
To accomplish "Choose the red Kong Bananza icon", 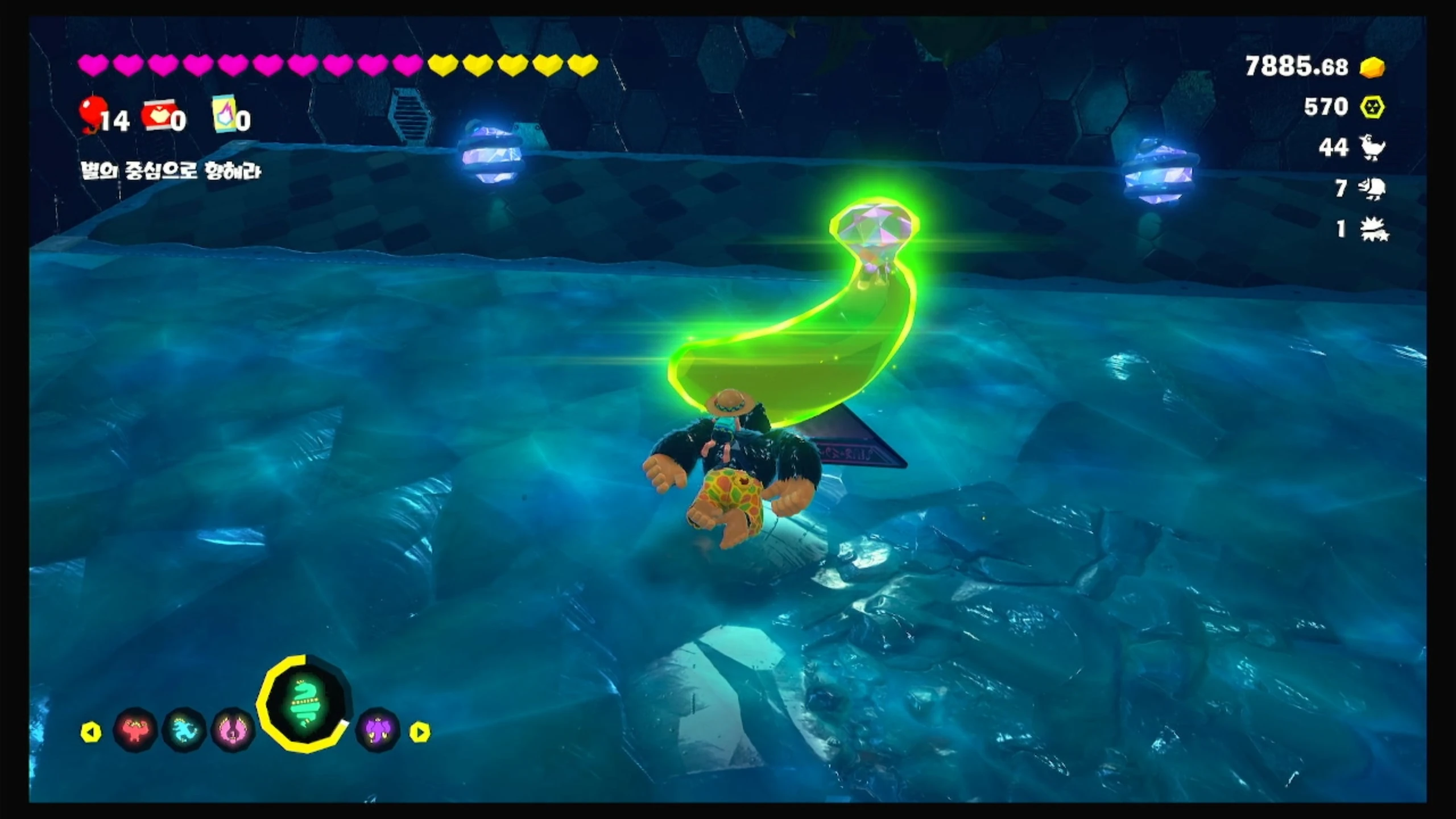I will 136,730.
